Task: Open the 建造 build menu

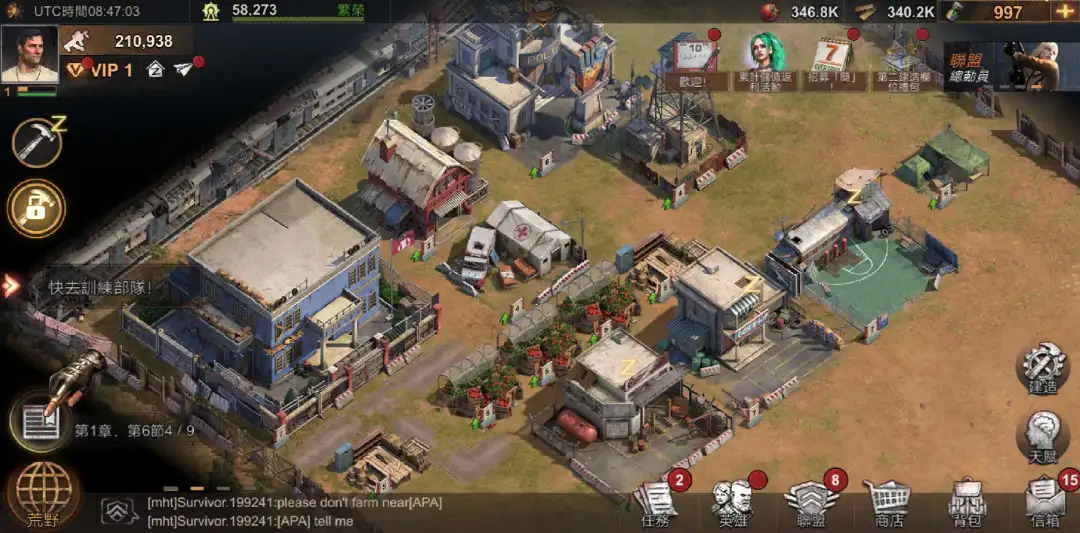Action: (1043, 367)
